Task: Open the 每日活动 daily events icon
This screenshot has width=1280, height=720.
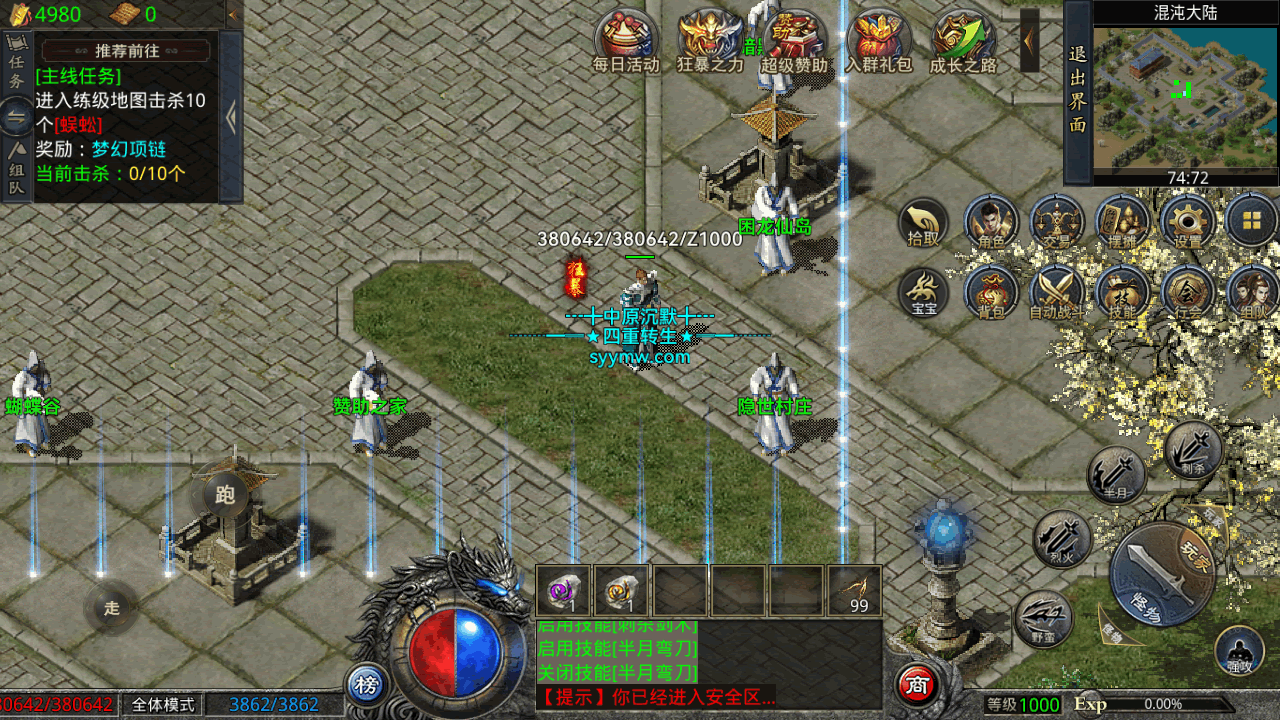Action: (626, 40)
